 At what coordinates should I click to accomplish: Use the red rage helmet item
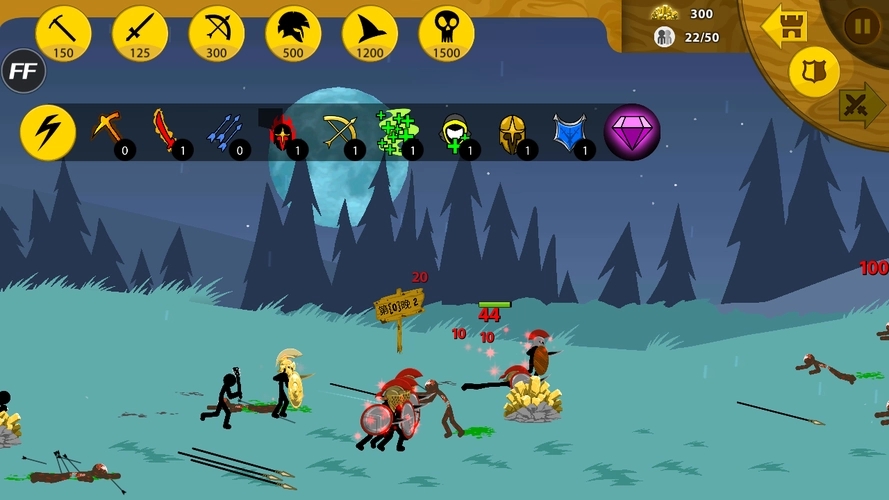pos(282,132)
